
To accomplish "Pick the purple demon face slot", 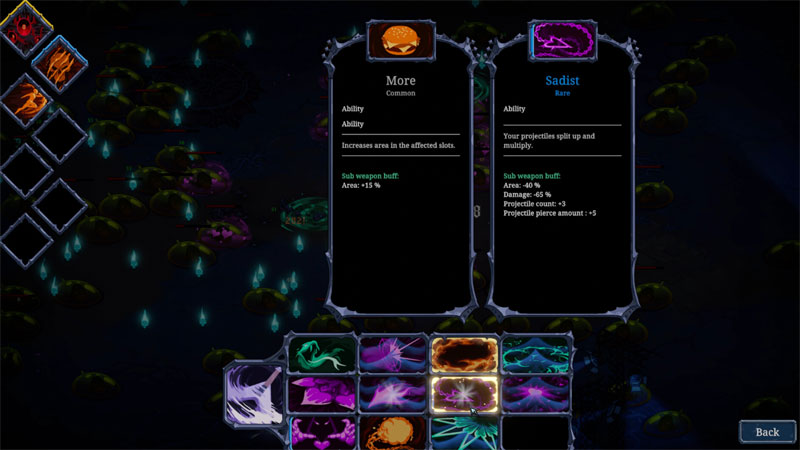I will pos(321,432).
